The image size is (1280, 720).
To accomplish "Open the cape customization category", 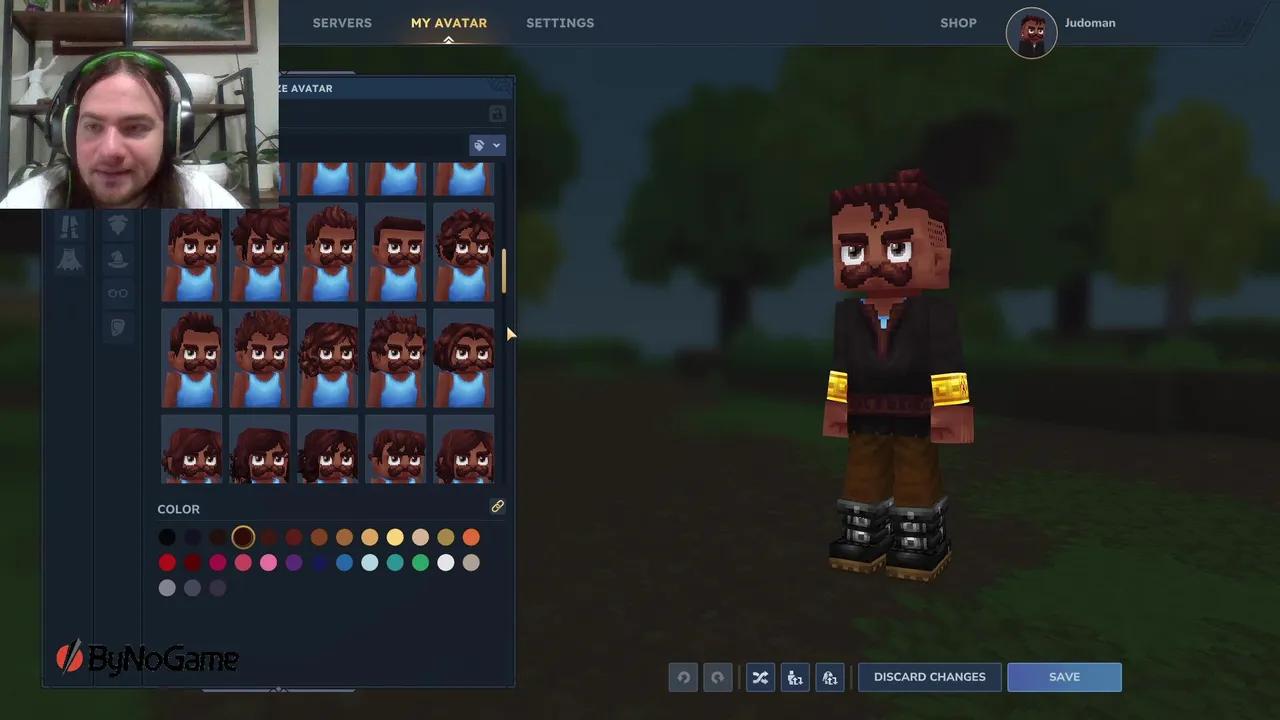I will pyautogui.click(x=70, y=260).
